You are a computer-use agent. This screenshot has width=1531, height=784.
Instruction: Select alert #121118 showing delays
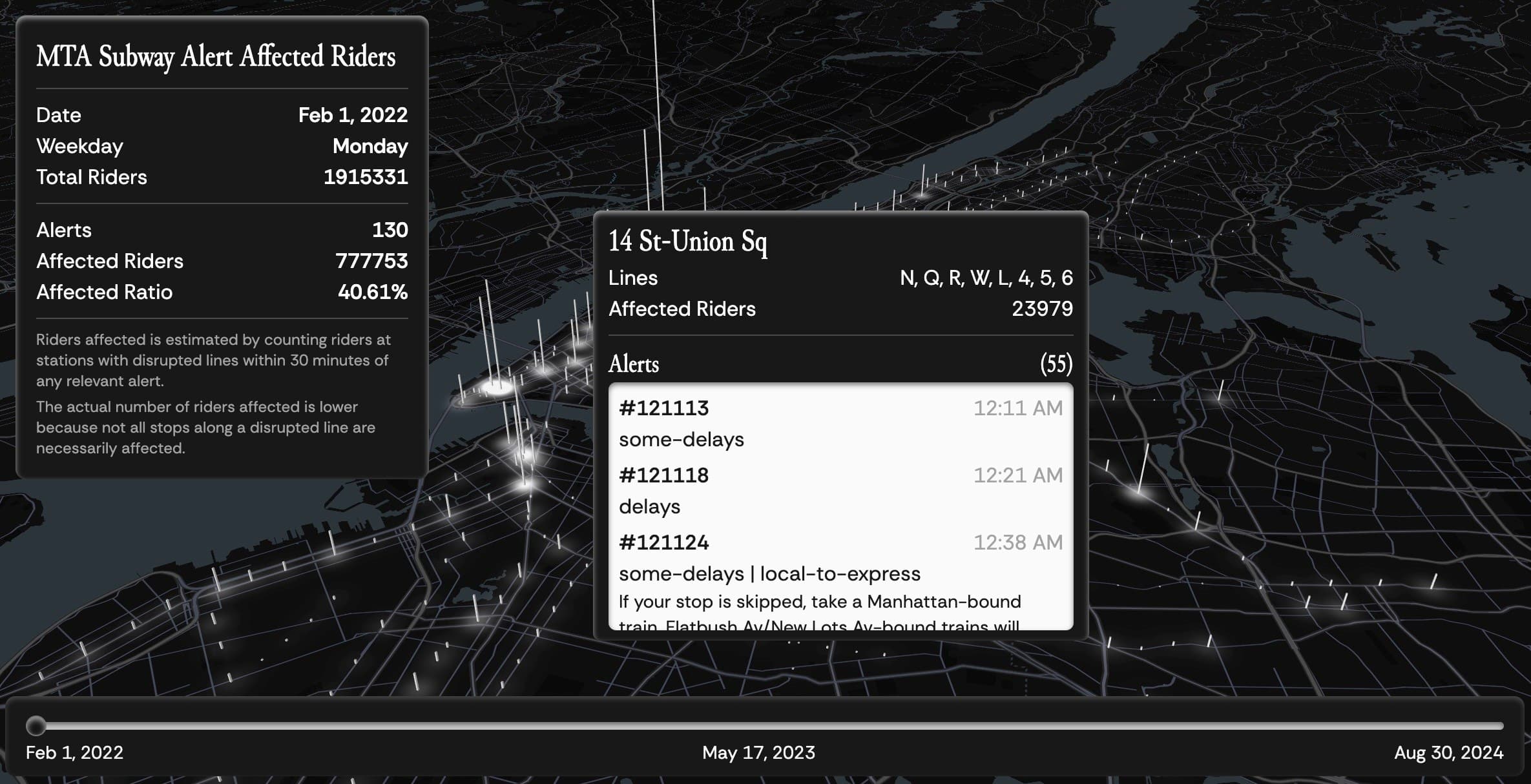tap(663, 475)
